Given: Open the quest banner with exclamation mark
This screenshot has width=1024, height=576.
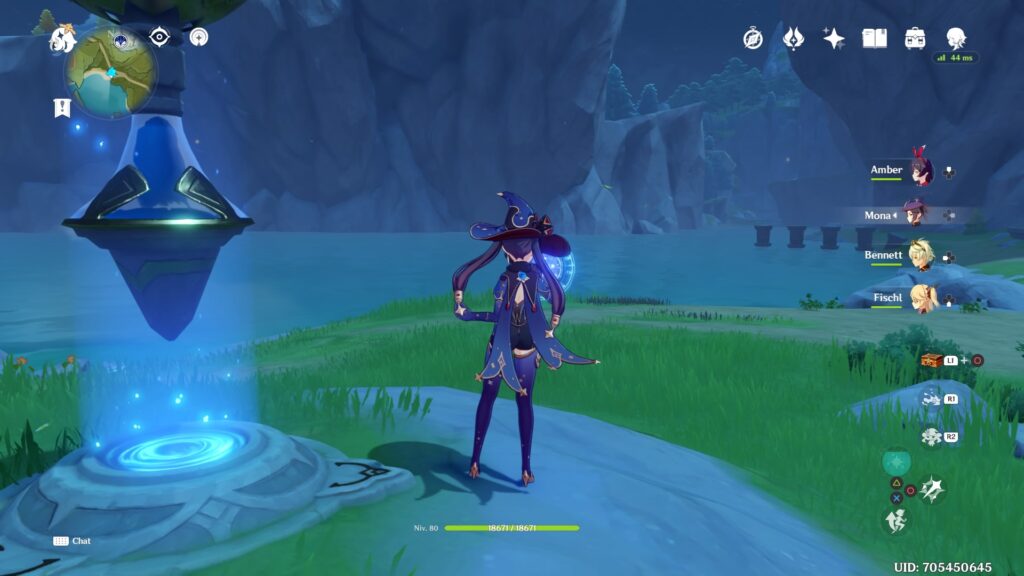Looking at the screenshot, I should pyautogui.click(x=62, y=108).
